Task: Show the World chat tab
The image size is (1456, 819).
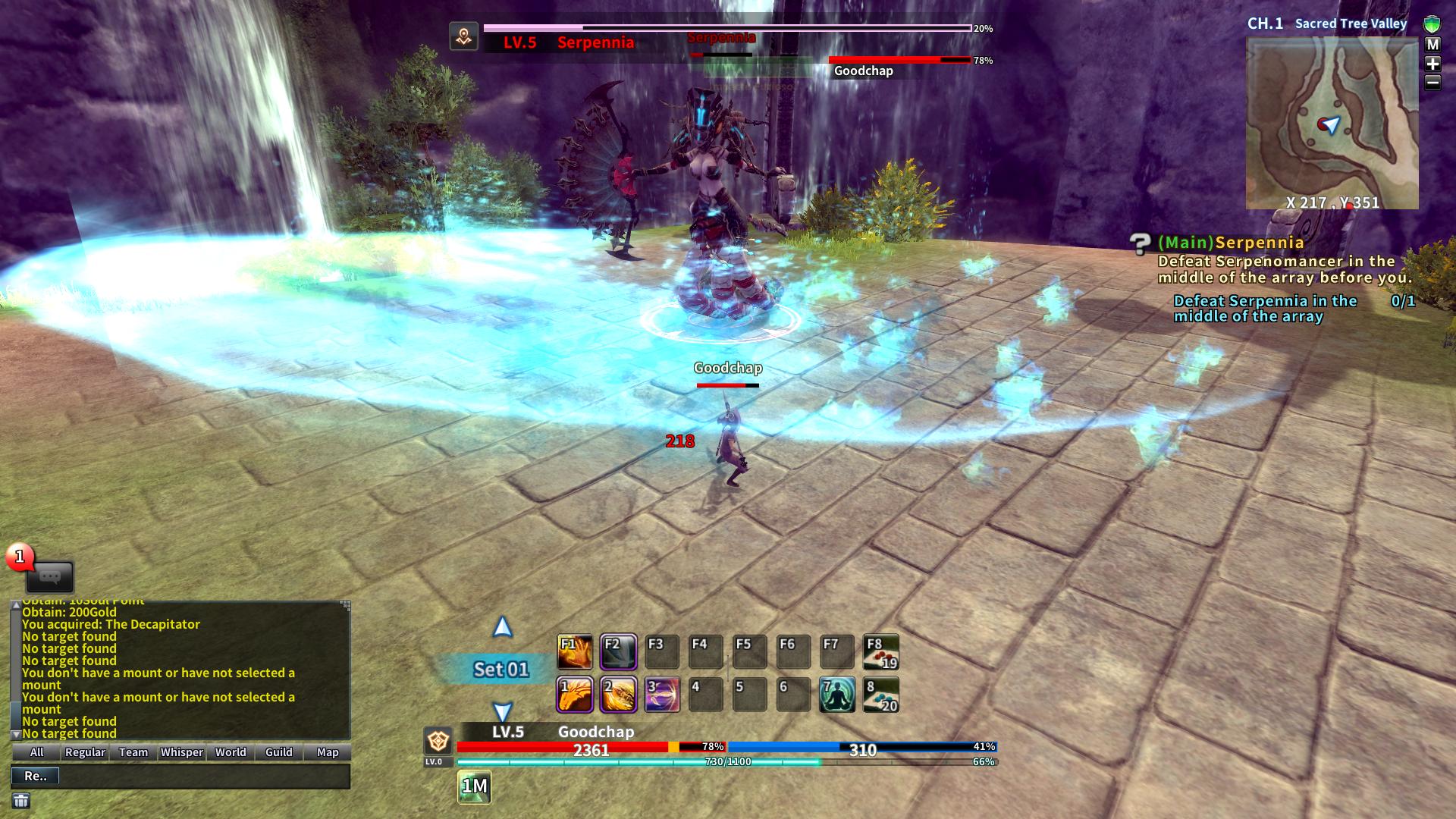Action: point(231,752)
